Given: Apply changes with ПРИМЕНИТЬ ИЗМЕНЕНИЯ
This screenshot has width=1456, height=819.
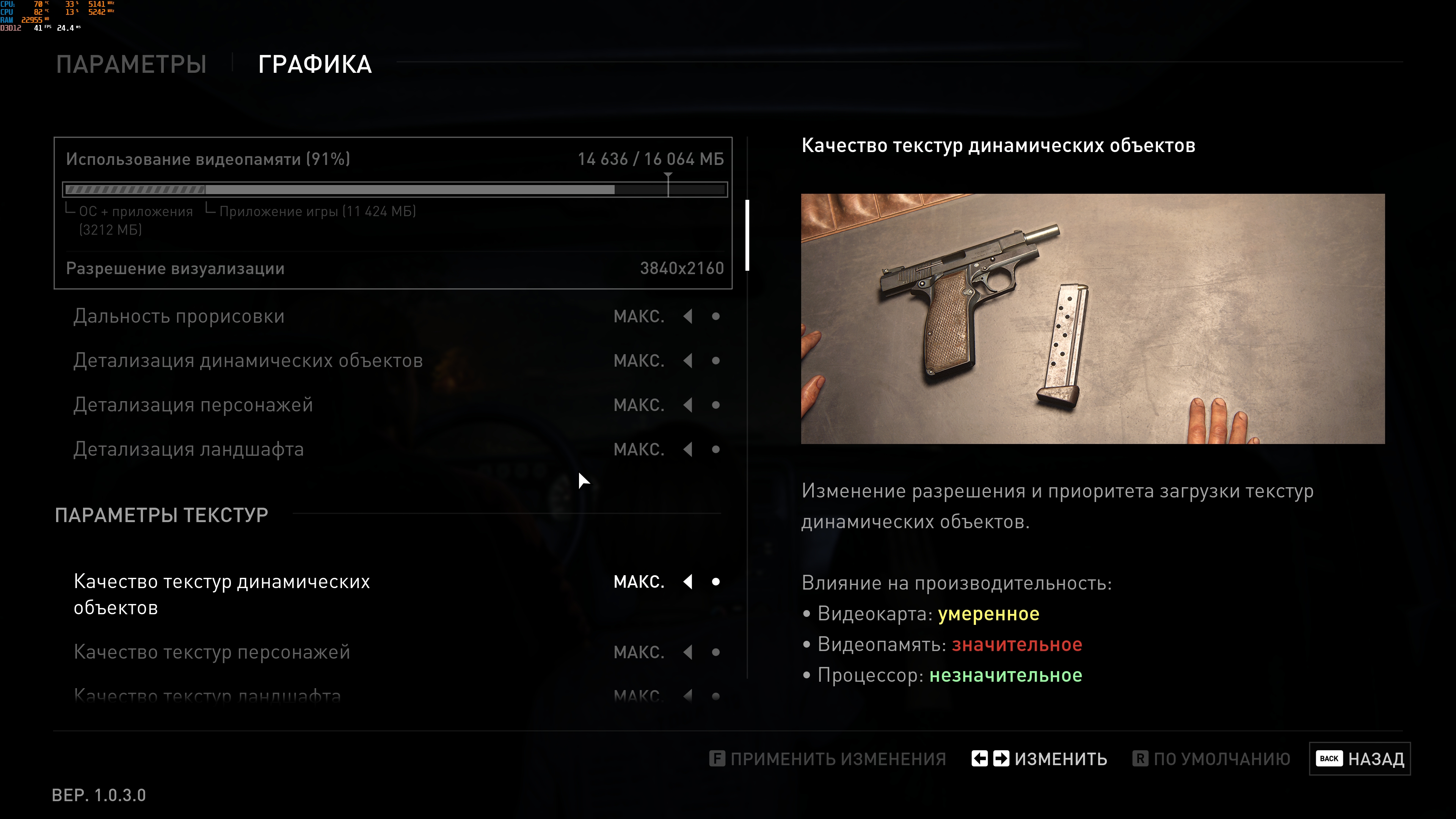Looking at the screenshot, I should (x=827, y=759).
